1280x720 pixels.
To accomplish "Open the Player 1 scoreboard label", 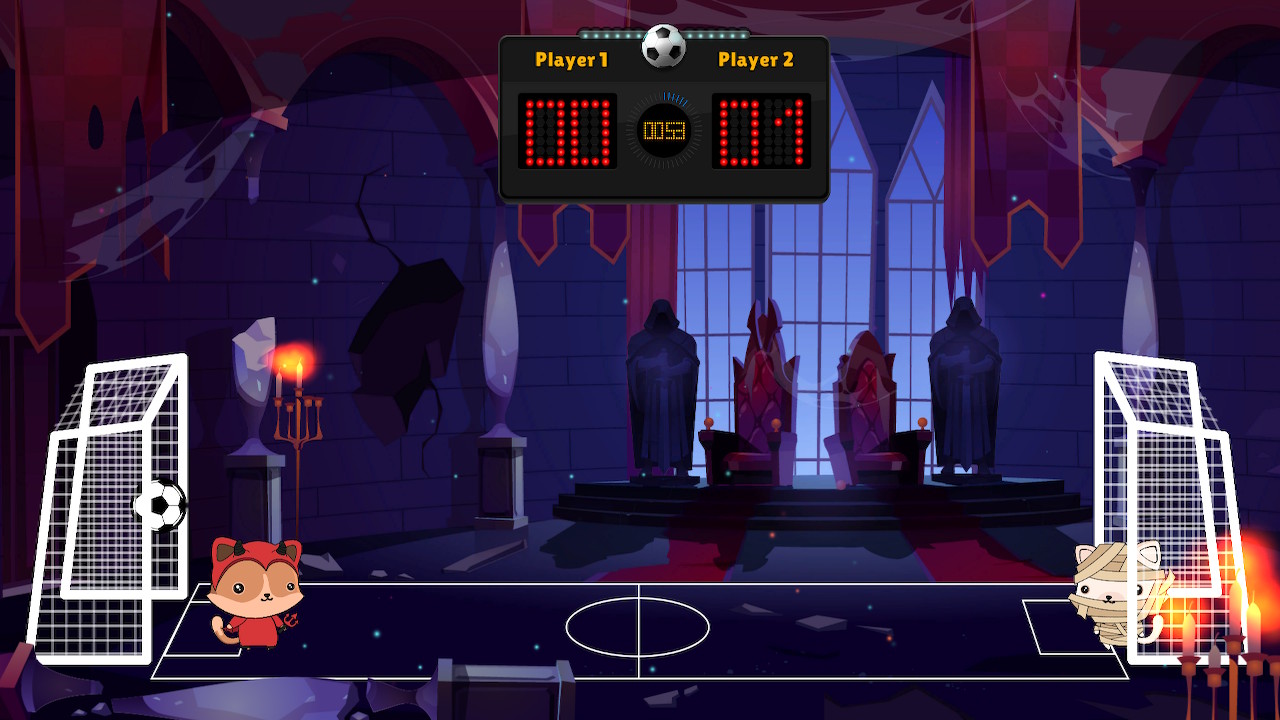I will pyautogui.click(x=573, y=60).
